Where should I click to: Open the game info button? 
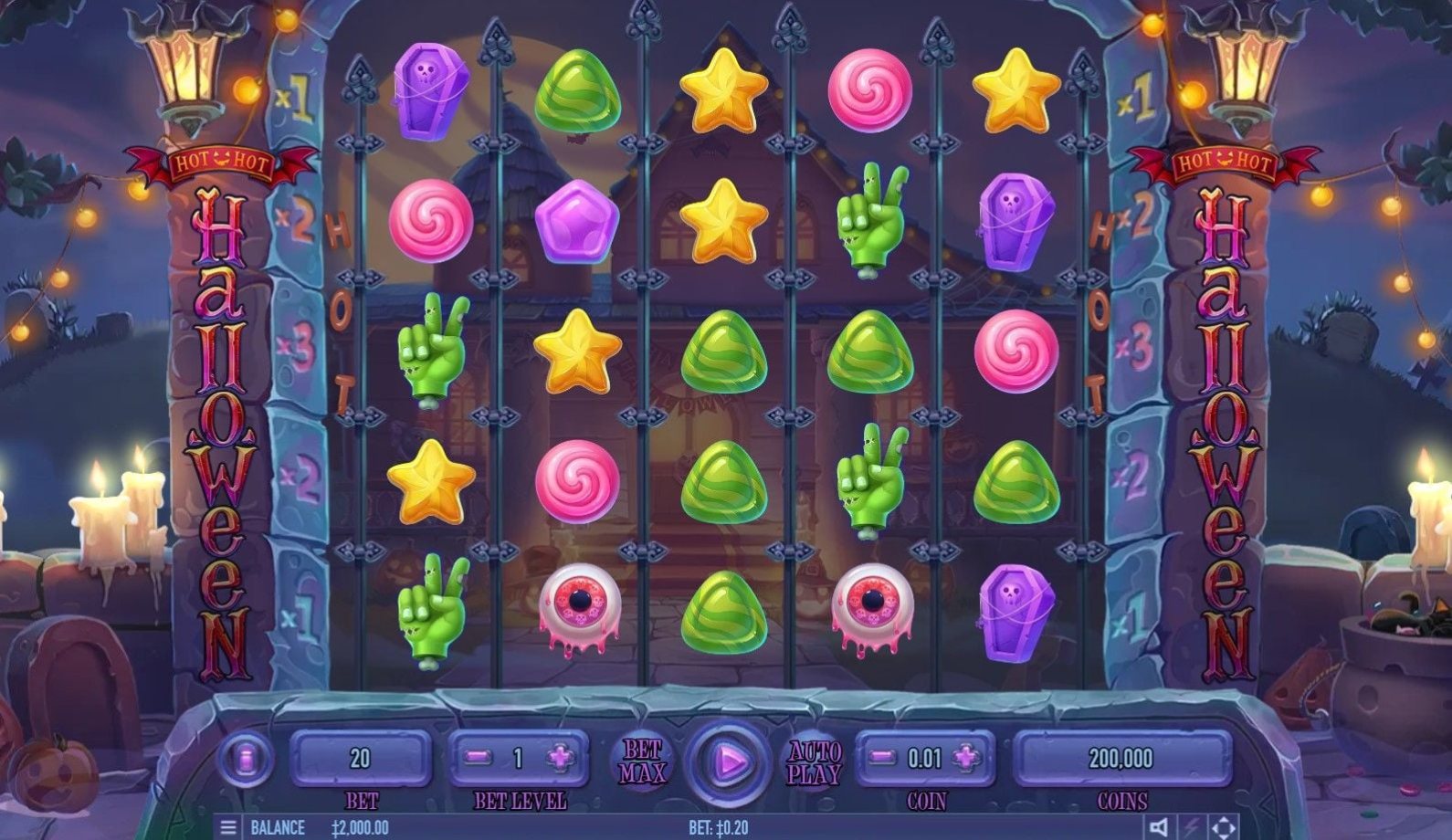tap(245, 759)
